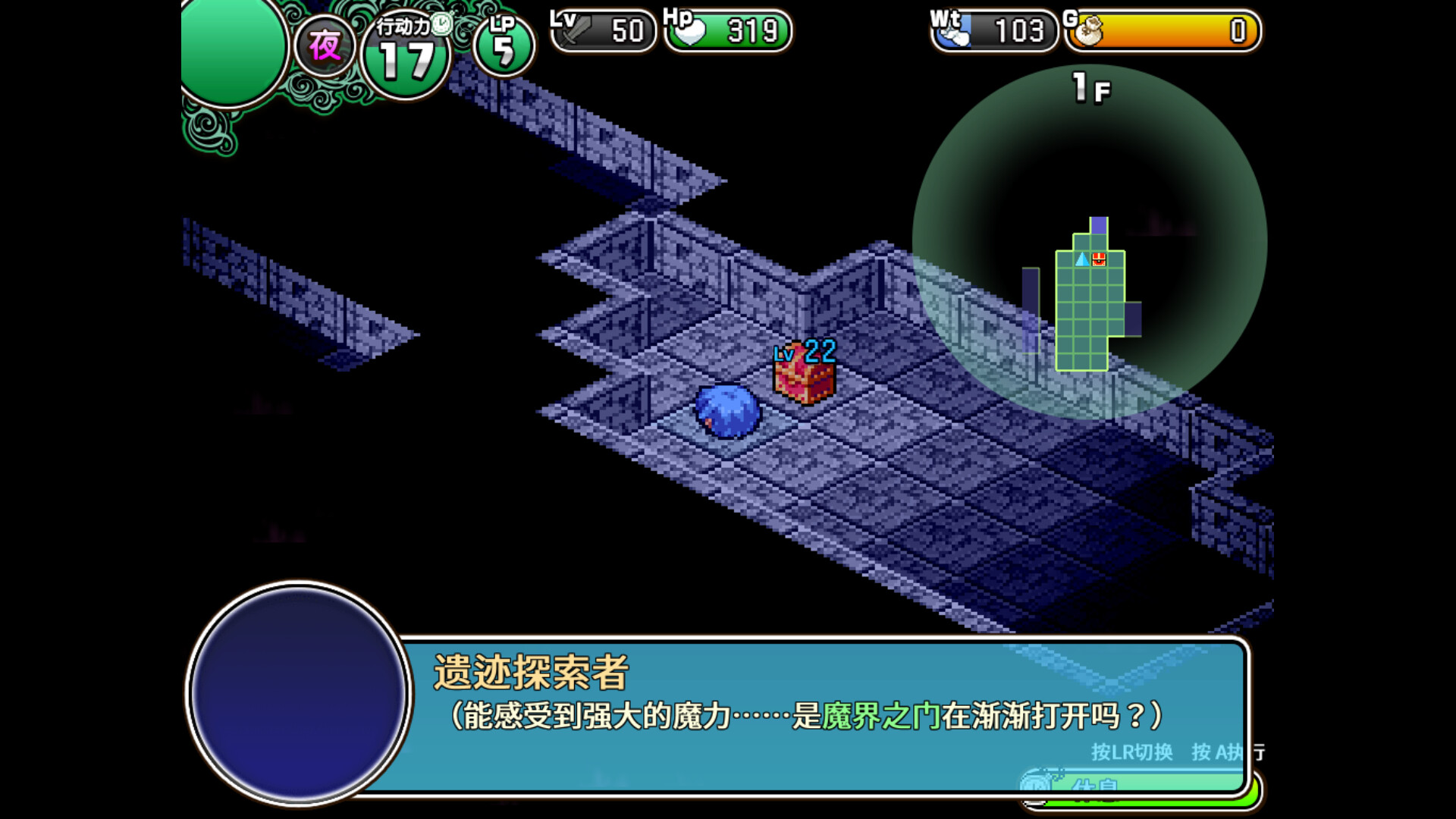The height and width of the screenshot is (819, 1456).
Task: Toggle the 1F minimap overlay display
Action: 1090,88
